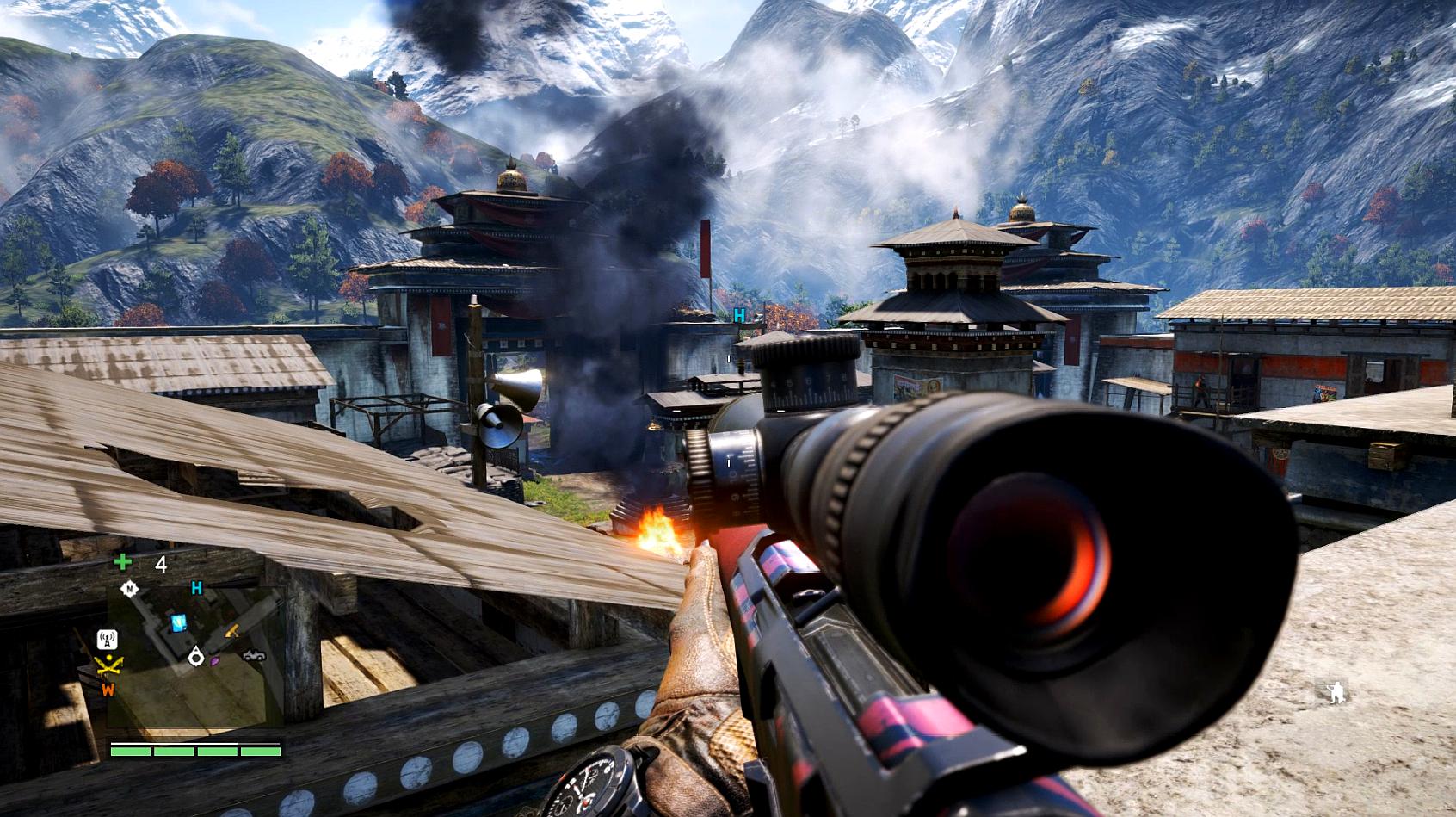Click the orange W marker below the minimap icons
This screenshot has width=1456, height=817.
point(108,690)
